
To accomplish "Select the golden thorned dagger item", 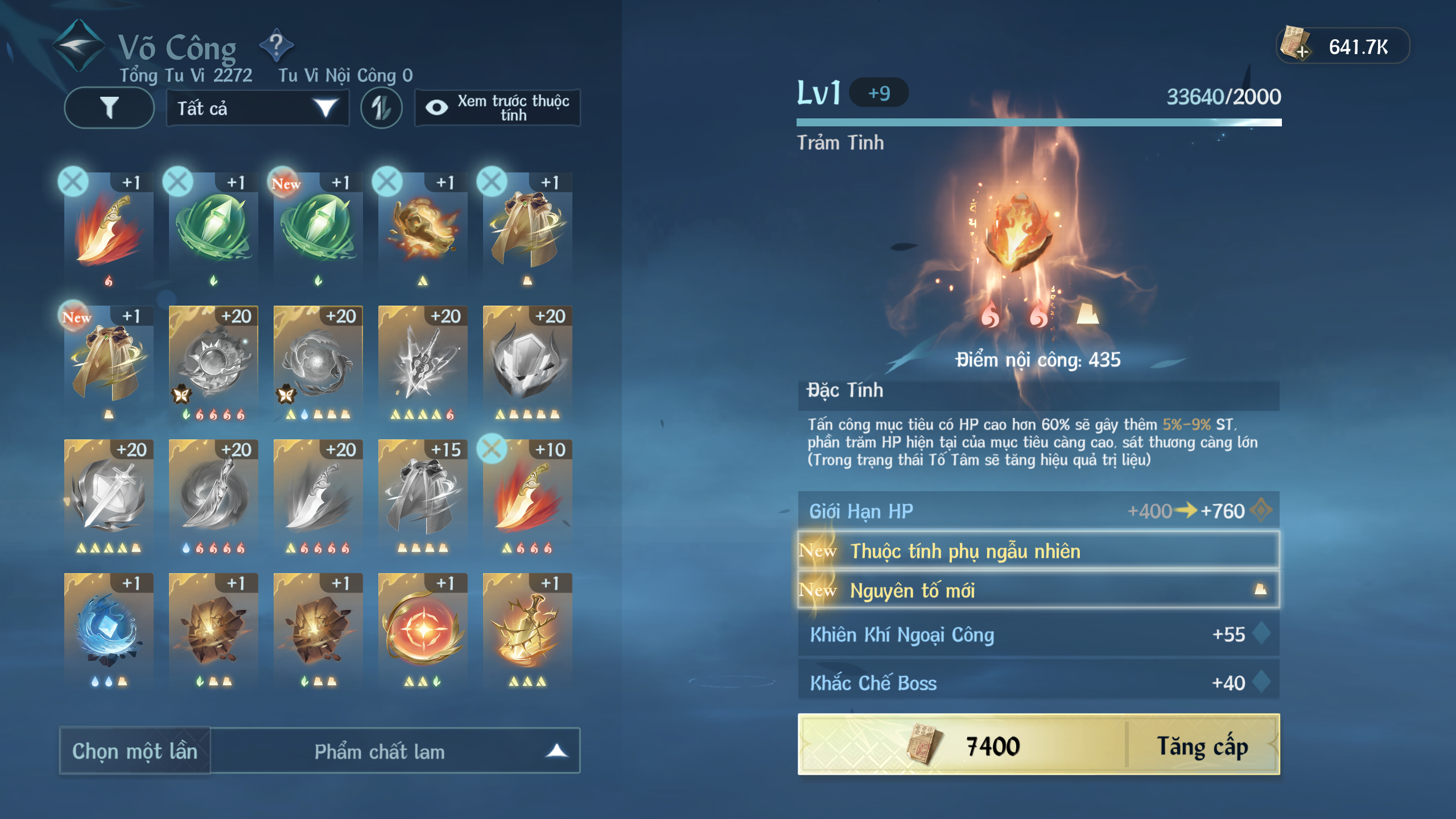I will (527, 629).
